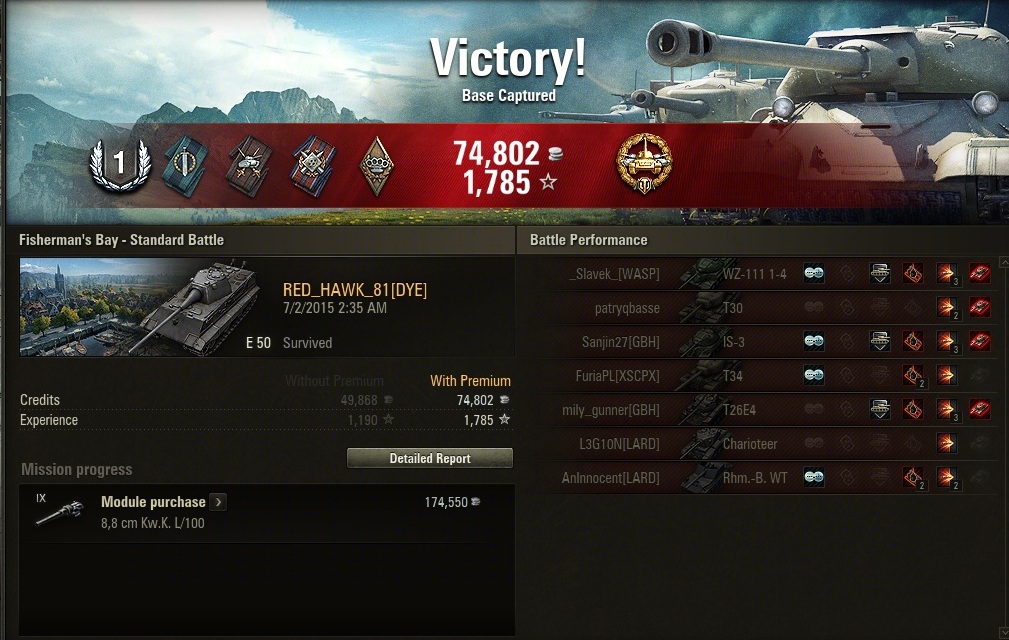Click the E 50 tank thumbnail
This screenshot has height=640, width=1009.
pyautogui.click(x=146, y=308)
